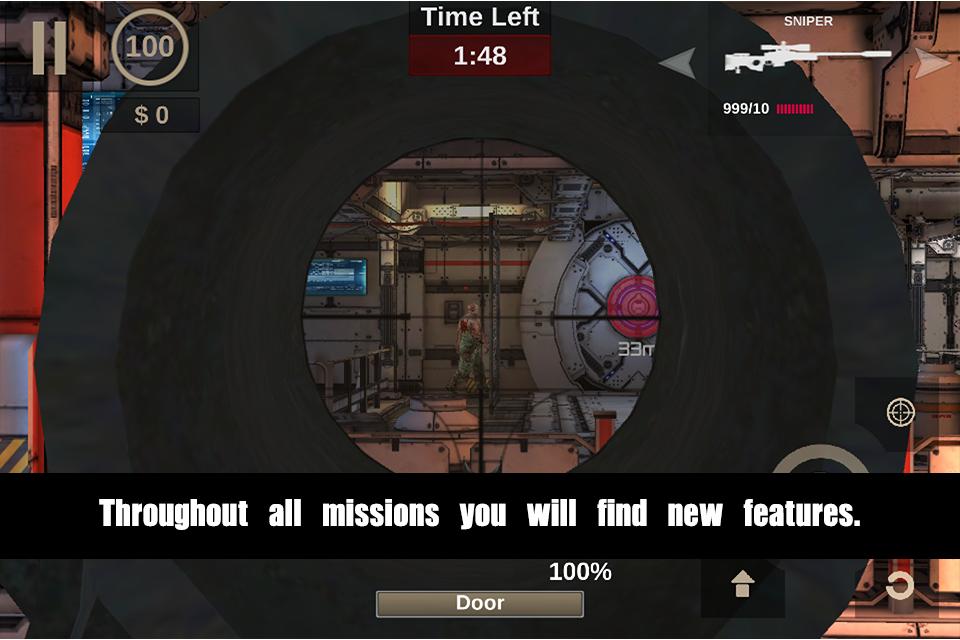Switch to the next weapon with right arrow
Image resolution: width=960 pixels, height=640 pixels.
point(932,63)
